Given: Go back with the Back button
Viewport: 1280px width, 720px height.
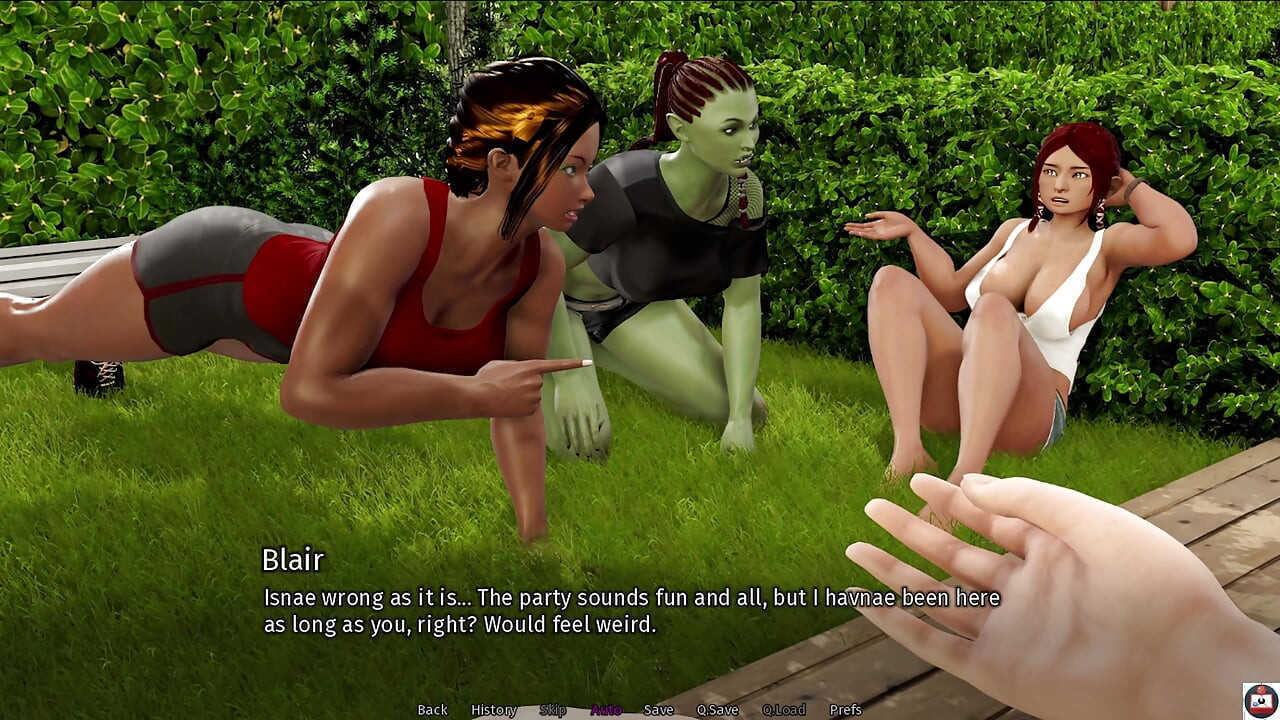Looking at the screenshot, I should (x=432, y=710).
